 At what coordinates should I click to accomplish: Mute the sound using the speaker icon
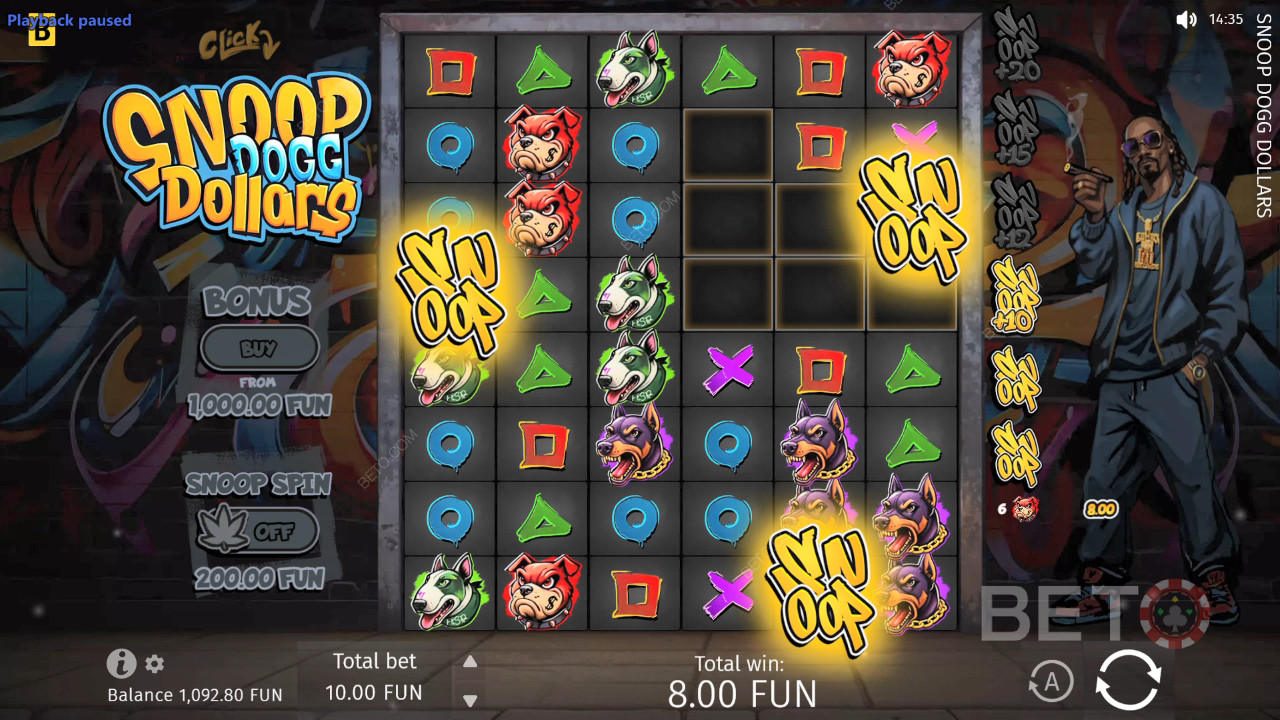[1186, 19]
